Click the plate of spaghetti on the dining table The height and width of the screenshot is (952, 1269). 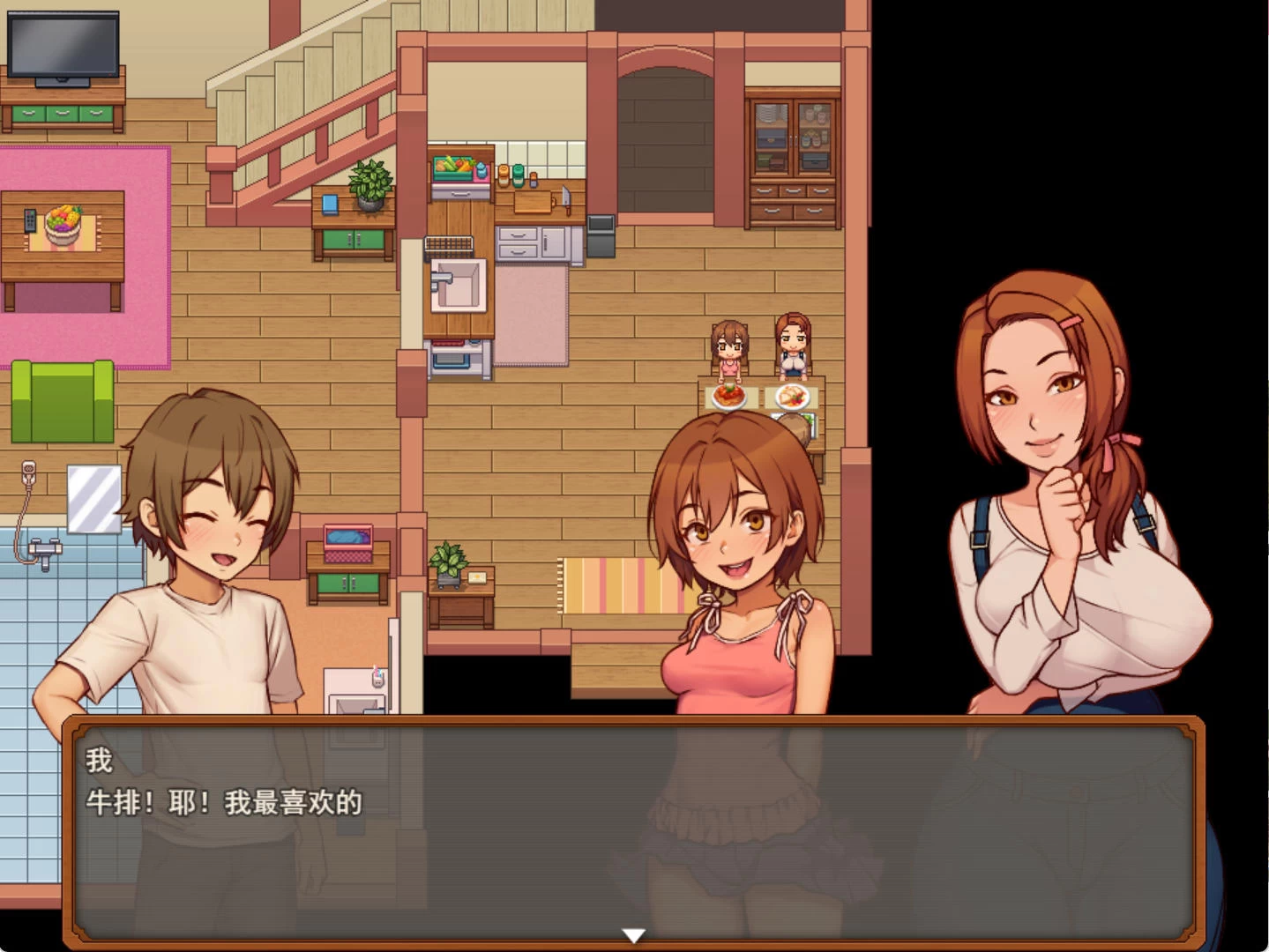(x=727, y=398)
